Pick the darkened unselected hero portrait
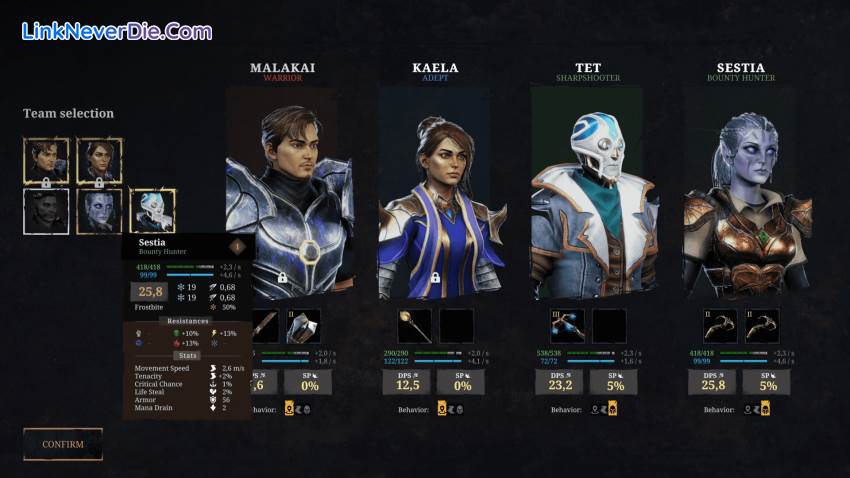 pyautogui.click(x=46, y=211)
